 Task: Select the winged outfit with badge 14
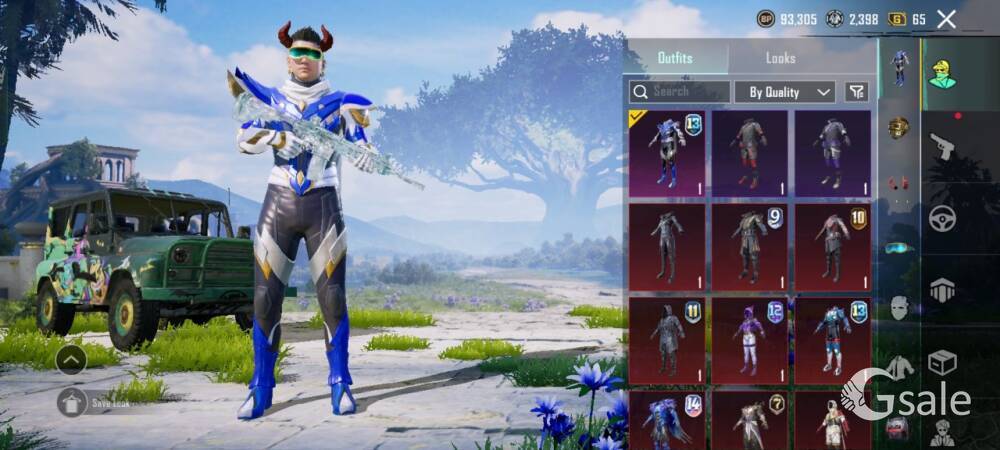pyautogui.click(x=667, y=420)
